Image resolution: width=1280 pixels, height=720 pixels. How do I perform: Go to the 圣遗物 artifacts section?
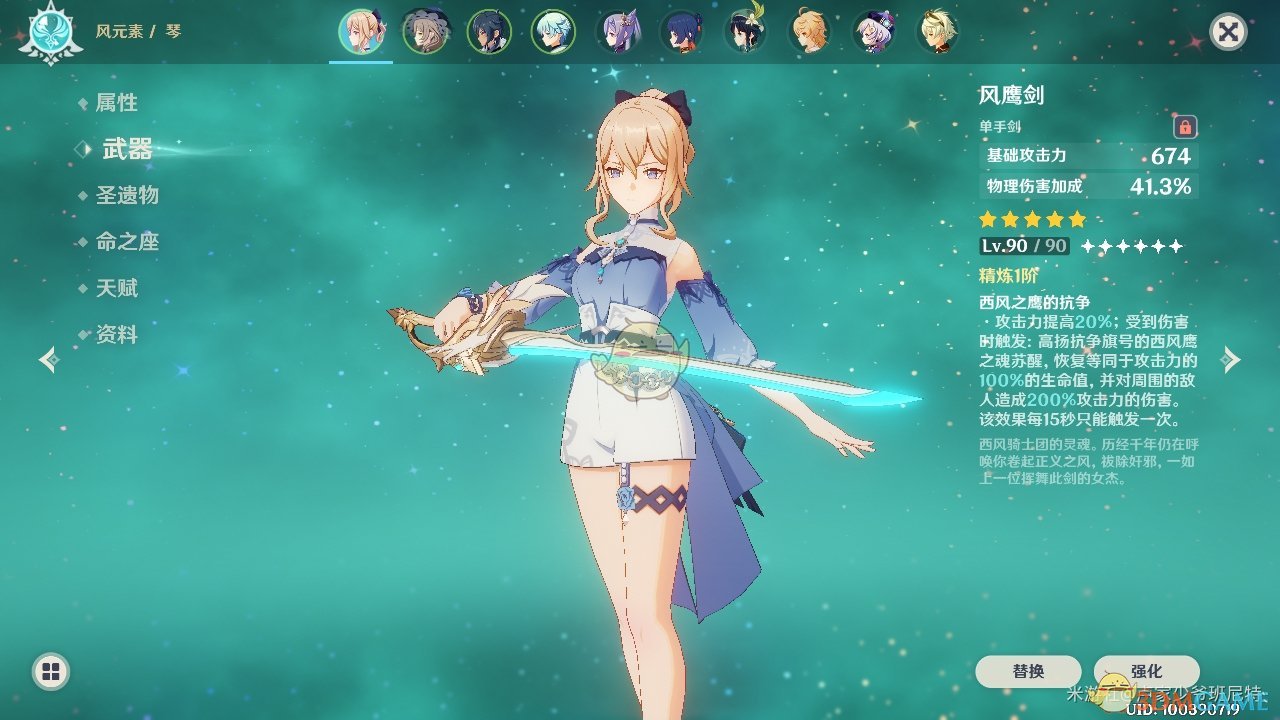[x=127, y=196]
